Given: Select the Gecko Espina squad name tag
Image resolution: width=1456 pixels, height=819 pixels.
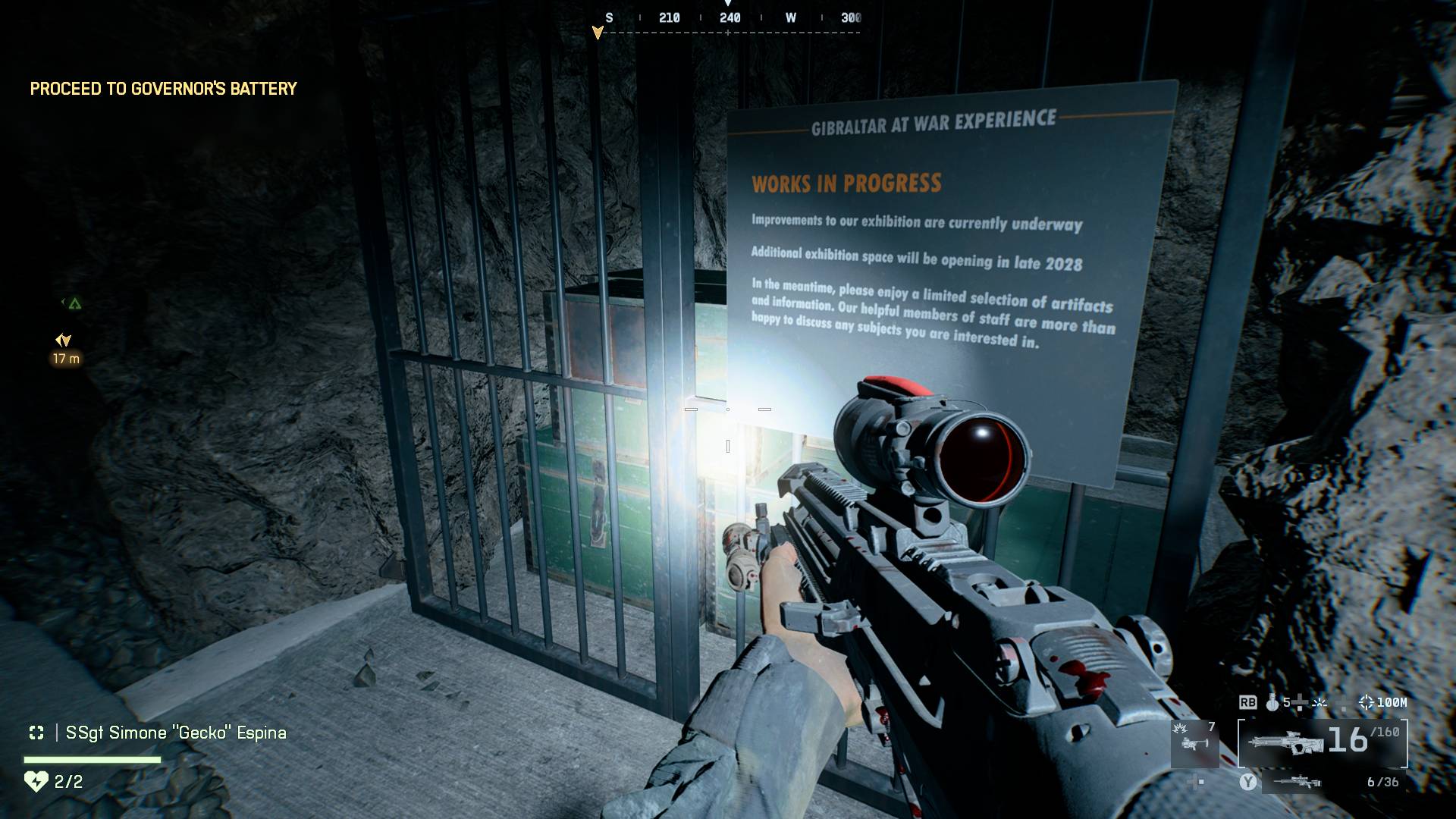Looking at the screenshot, I should 176,733.
